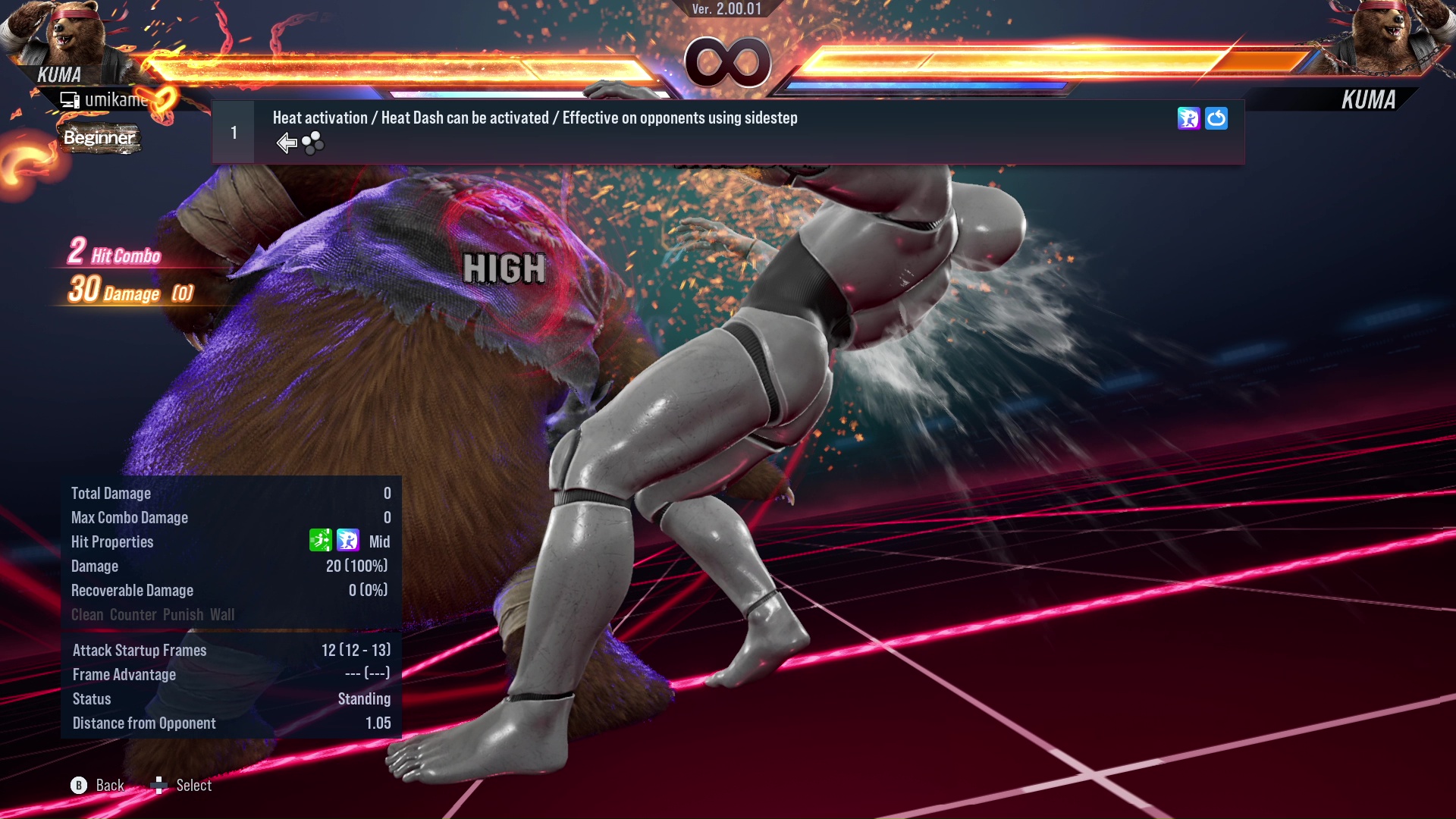The width and height of the screenshot is (1456, 819).
Task: Expand move list entry 1 details
Action: pyautogui.click(x=234, y=131)
